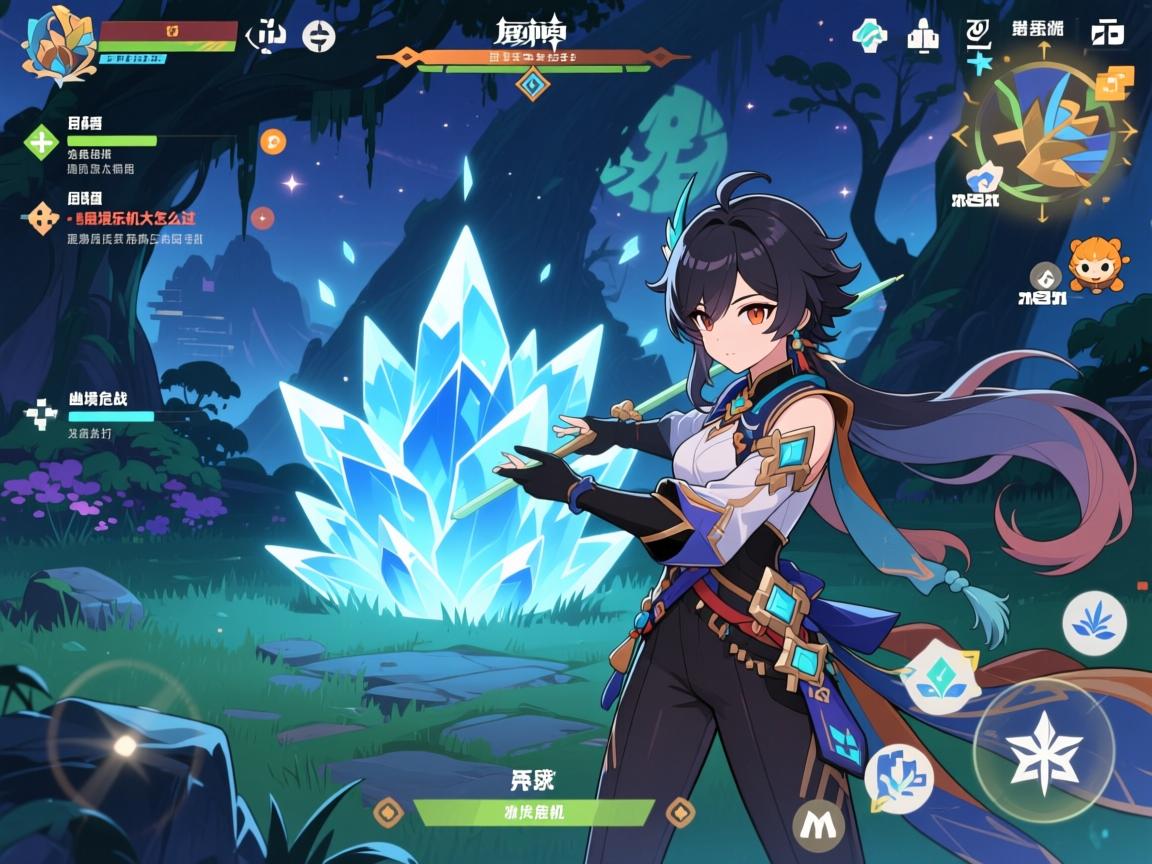Open the white tower-shaped menu icon
Image resolution: width=1152 pixels, height=864 pixels.
click(x=922, y=37)
